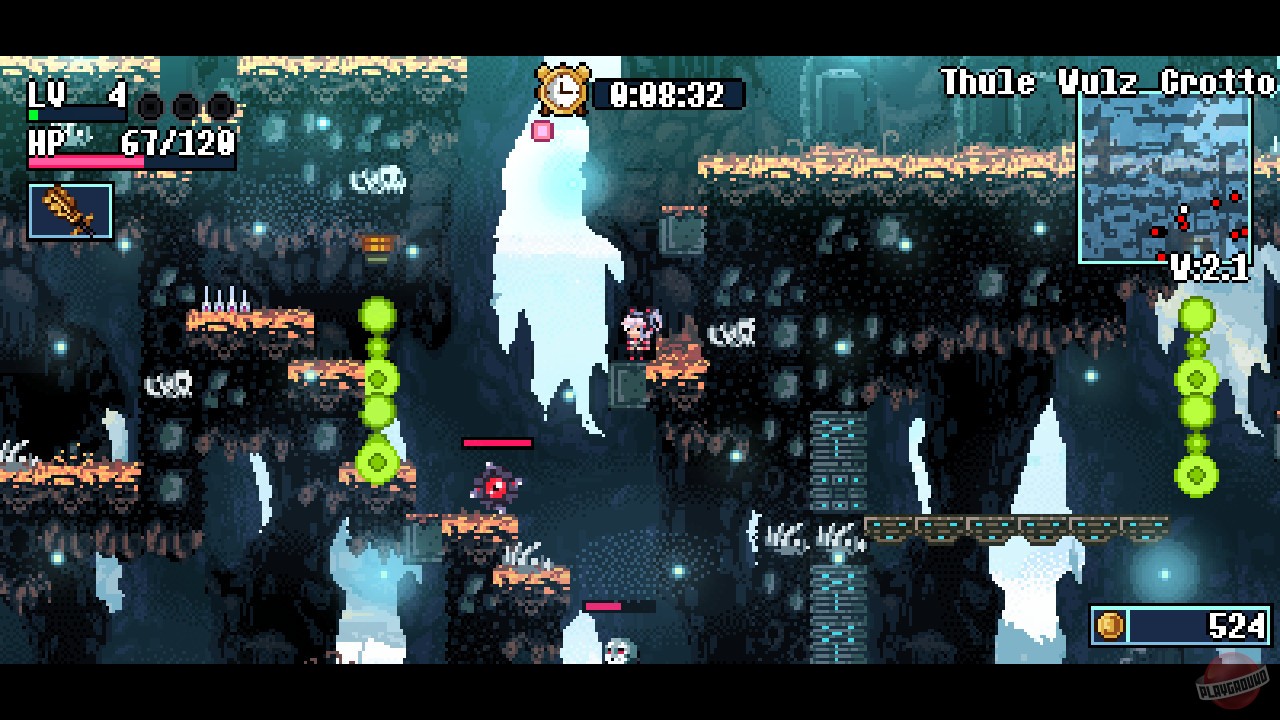Click the timer reading 0:08:32
Viewport: 1280px width, 720px height.
pyautogui.click(x=665, y=94)
